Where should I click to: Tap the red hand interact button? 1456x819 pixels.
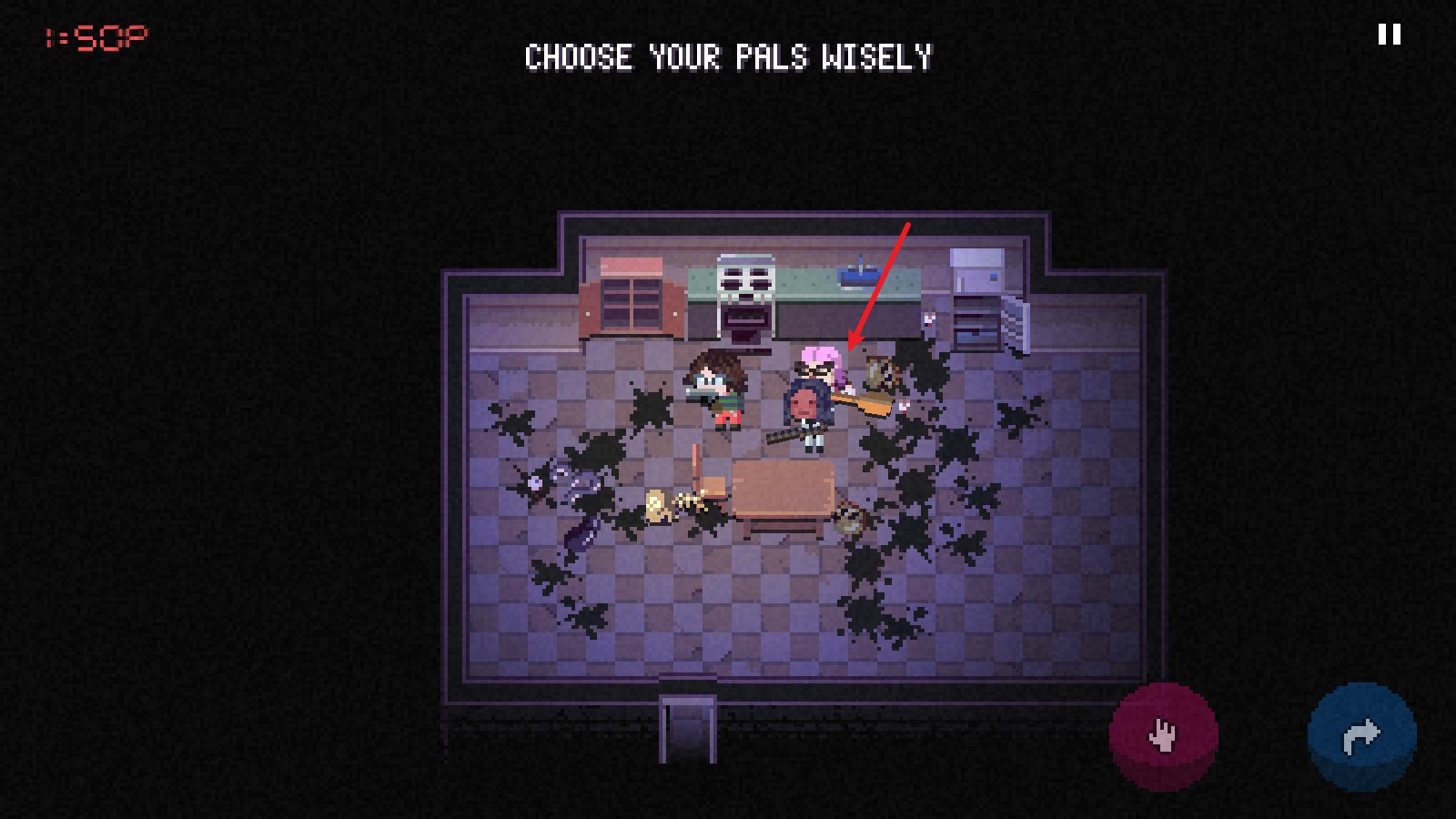click(x=1163, y=735)
